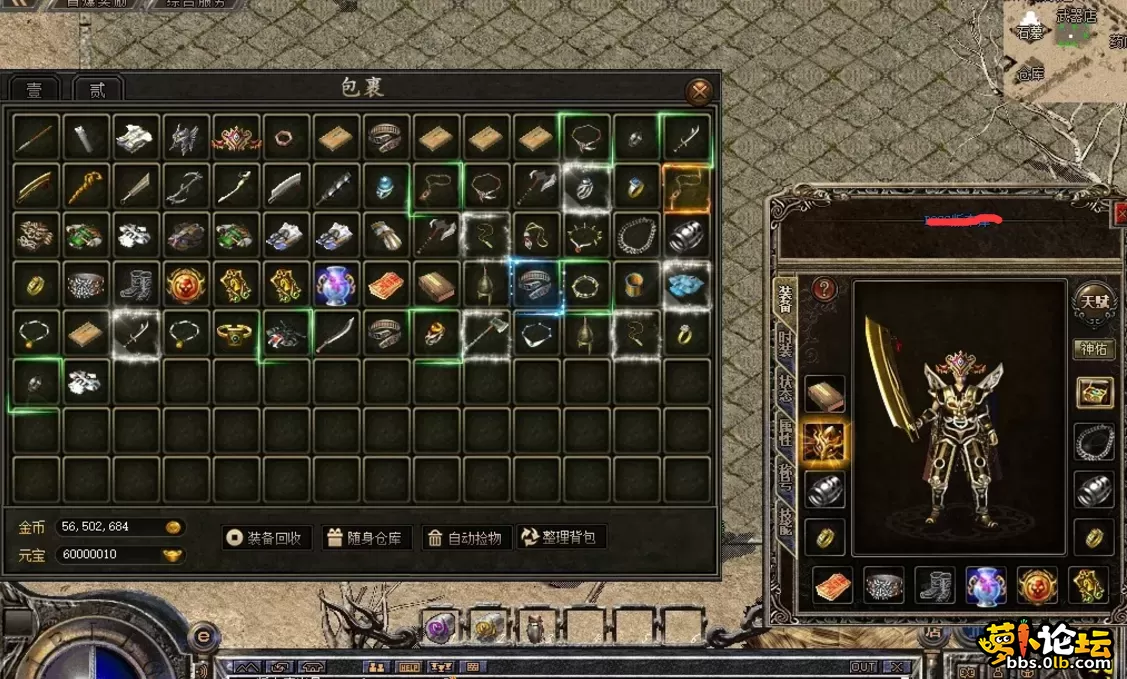Select the equipped treasure chest slot
Viewport: 1127px width, 679px height.
point(1094,392)
